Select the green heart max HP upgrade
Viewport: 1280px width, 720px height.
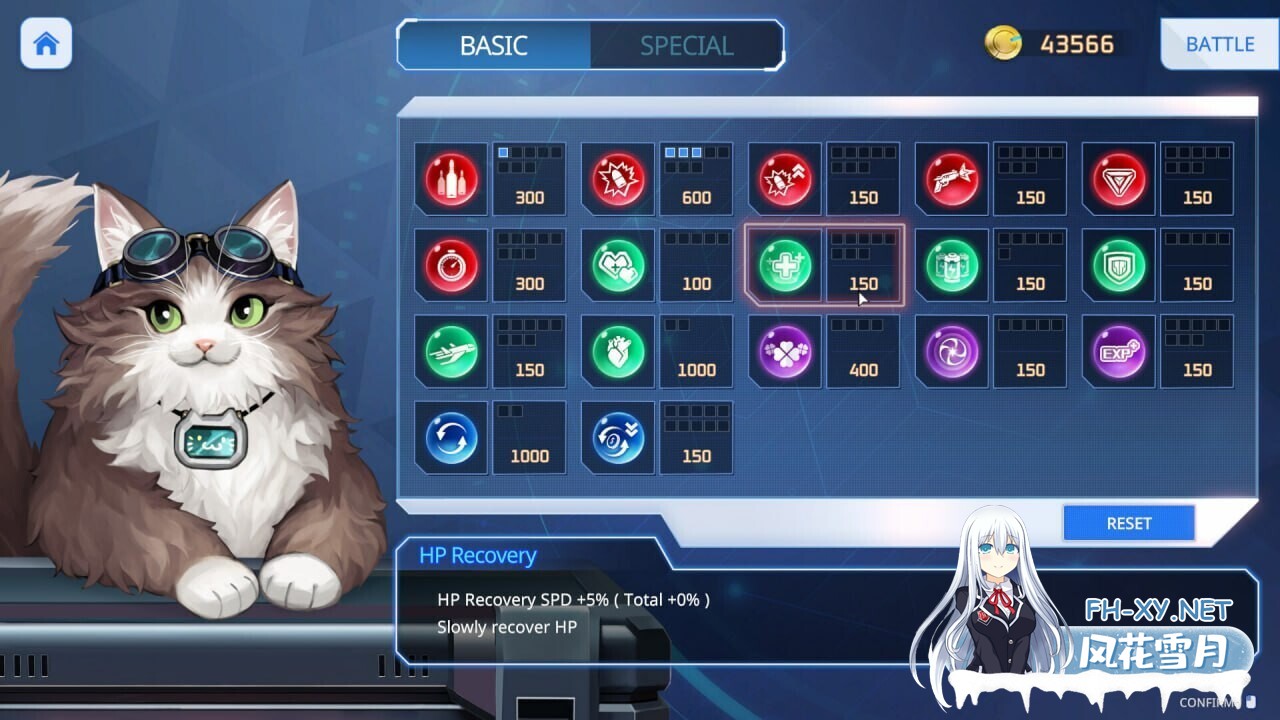point(617,352)
